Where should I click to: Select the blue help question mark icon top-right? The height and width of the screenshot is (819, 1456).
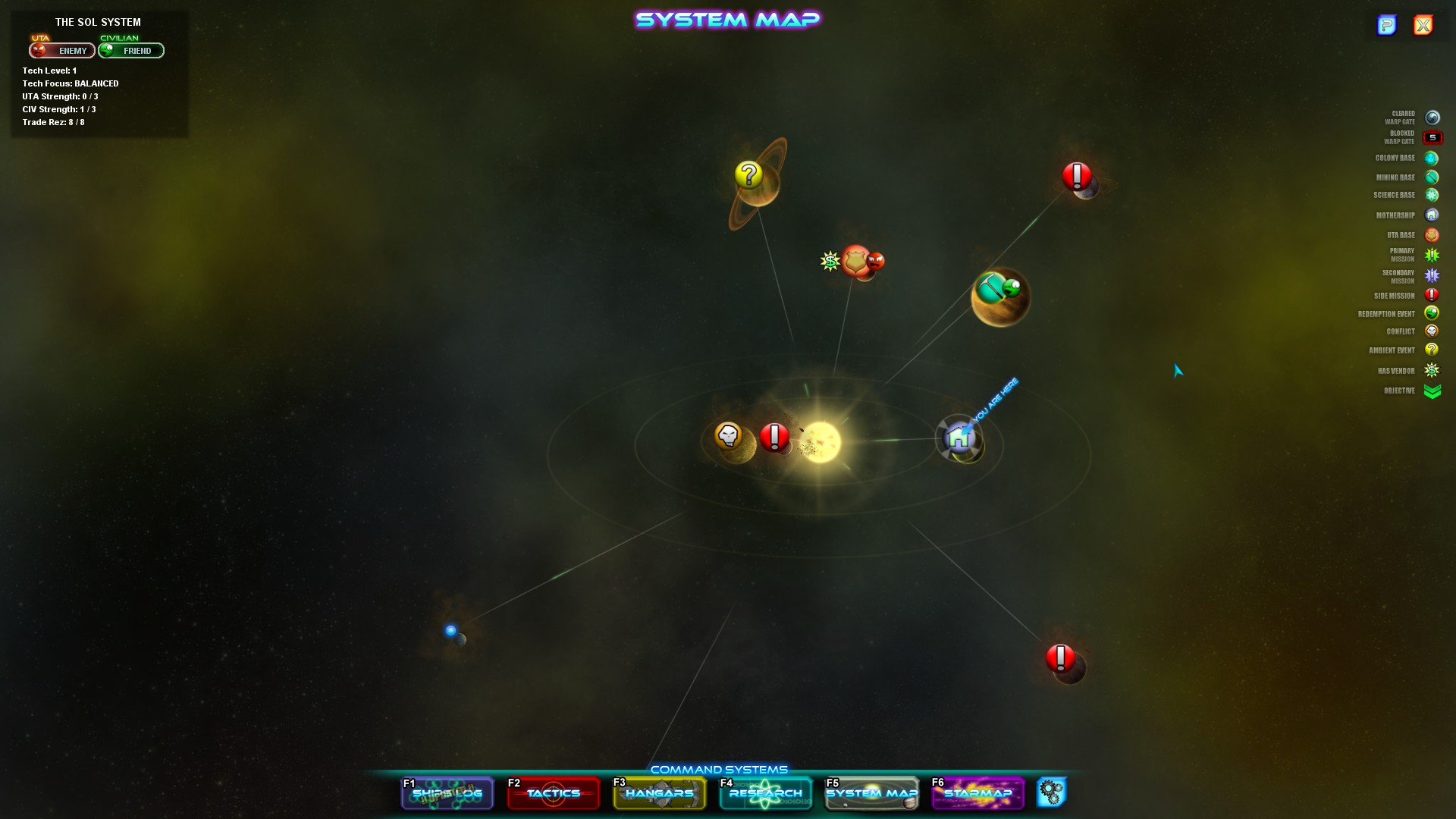(x=1388, y=25)
